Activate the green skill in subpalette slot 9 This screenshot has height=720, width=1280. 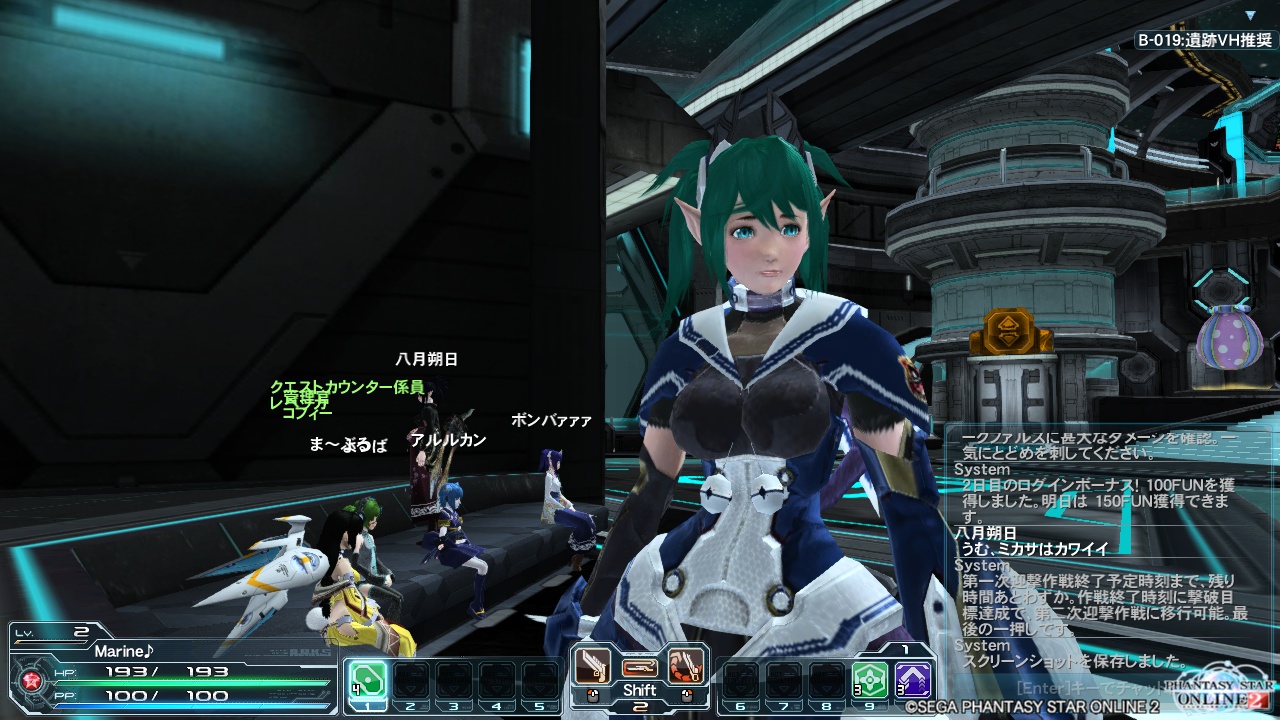(x=870, y=679)
